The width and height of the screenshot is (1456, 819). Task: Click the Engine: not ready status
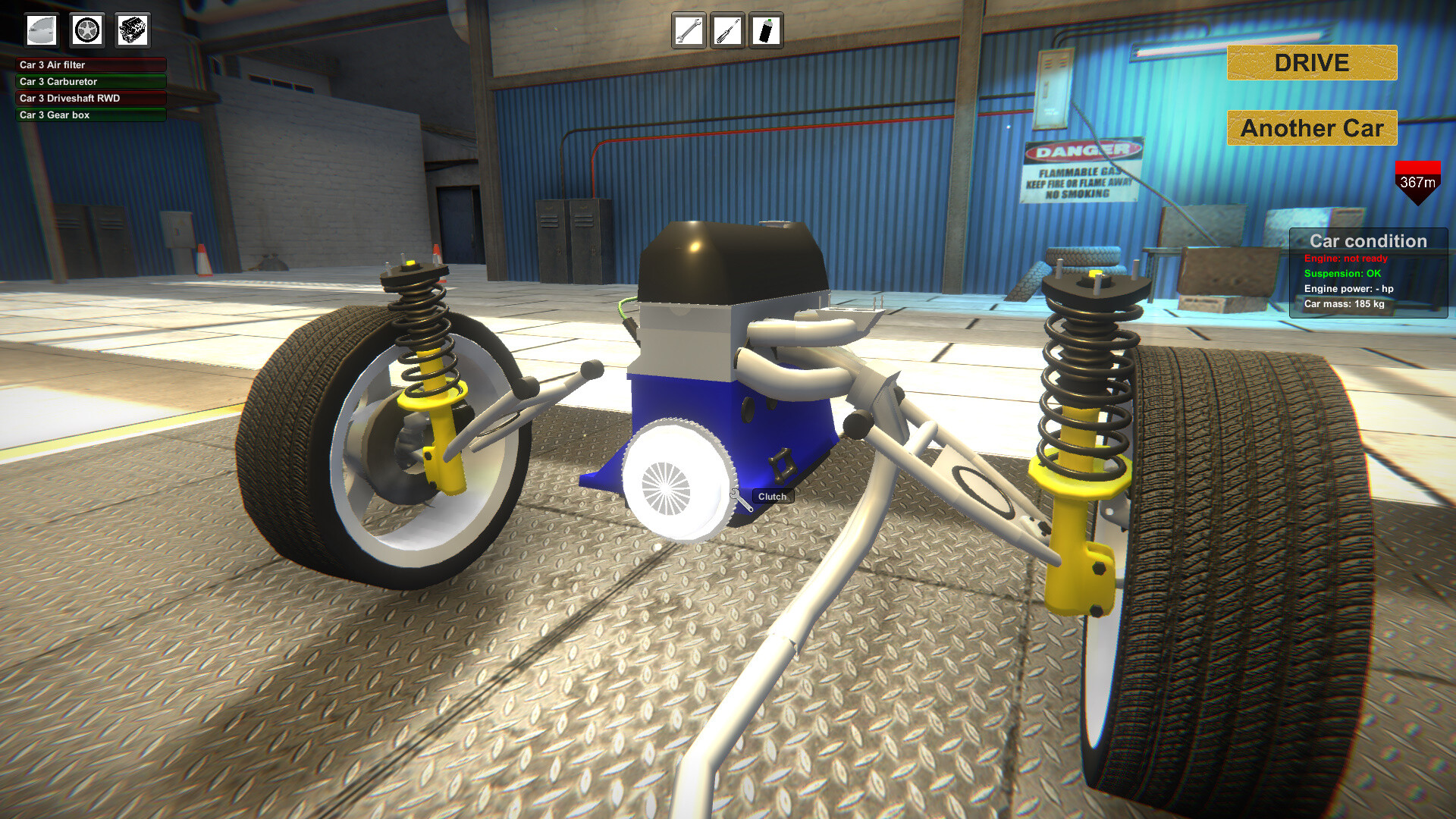(1345, 259)
